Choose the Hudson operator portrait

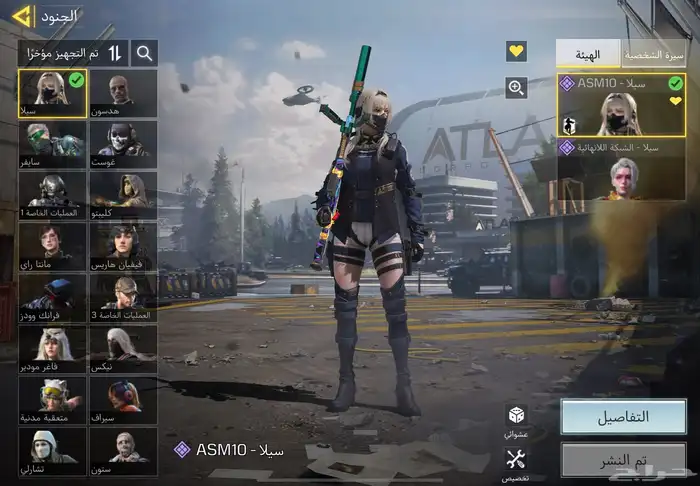[122, 93]
